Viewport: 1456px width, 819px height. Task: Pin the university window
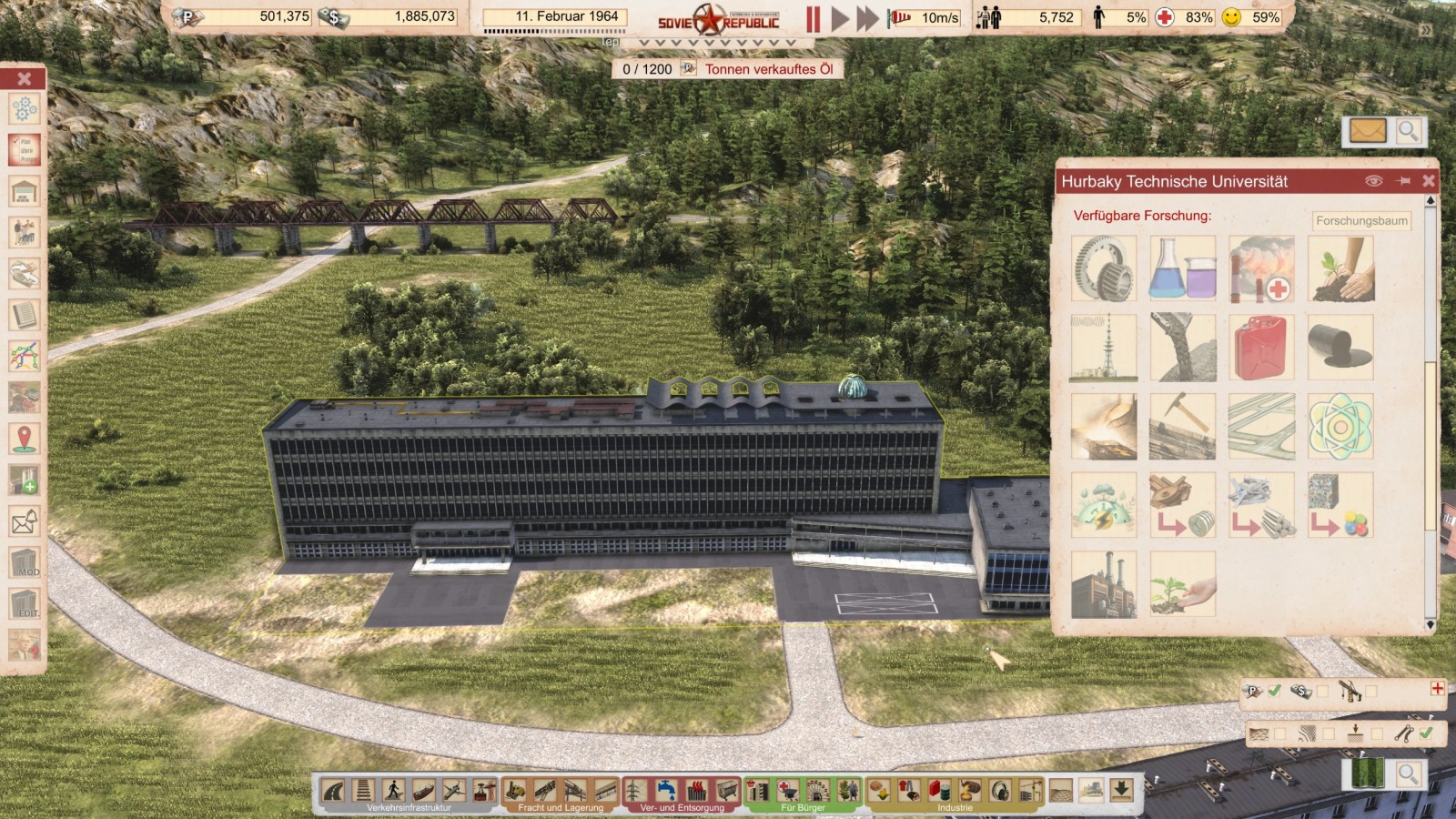tap(1403, 181)
